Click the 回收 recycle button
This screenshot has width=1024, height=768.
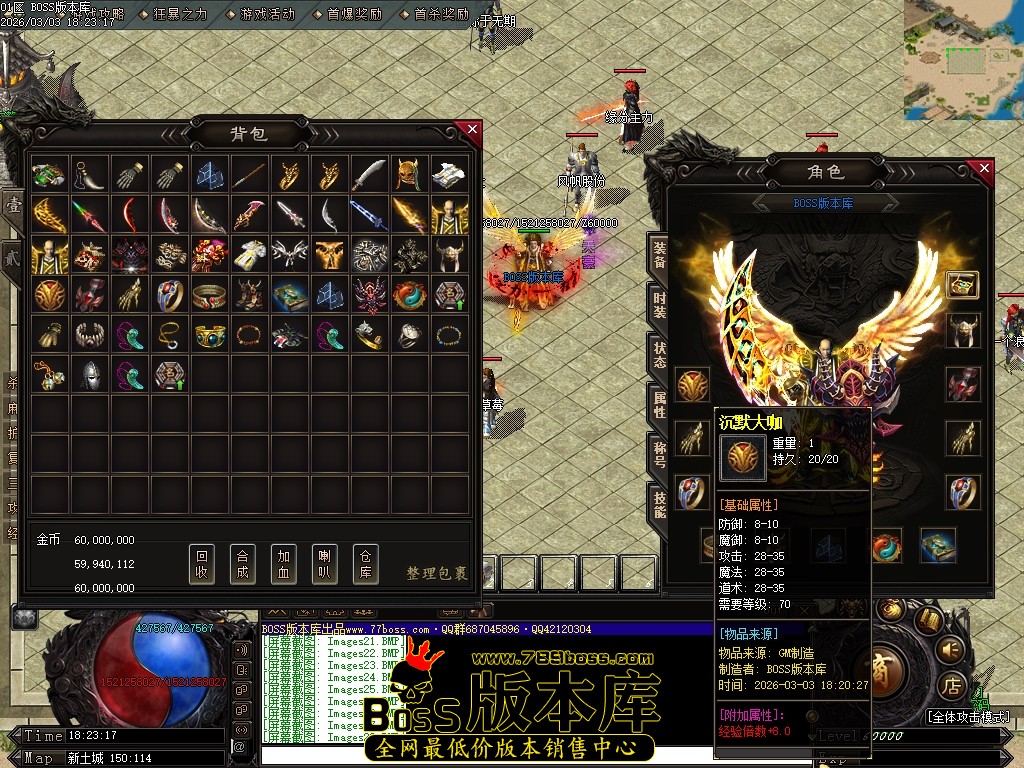(202, 565)
